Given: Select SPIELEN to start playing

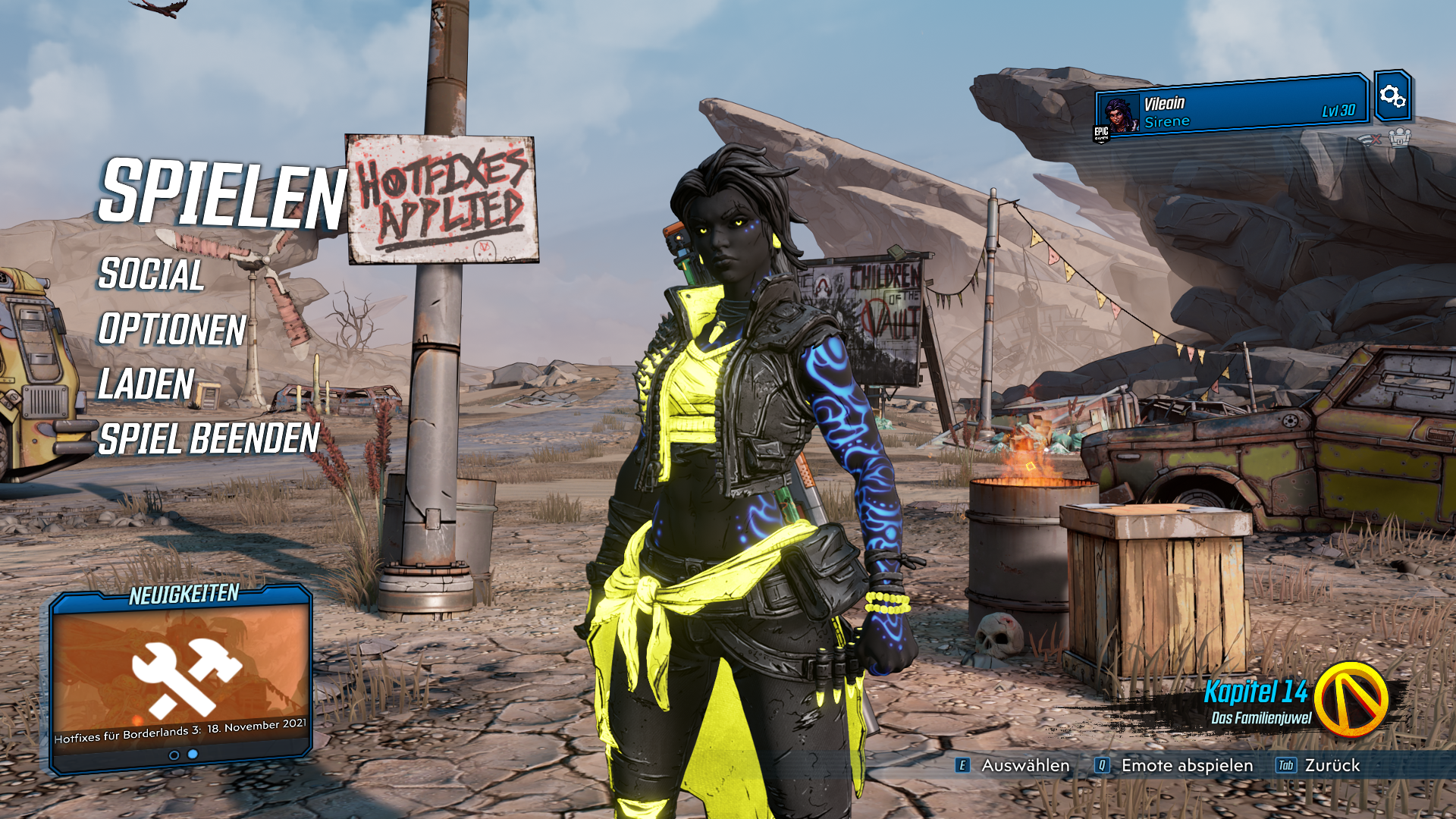Looking at the screenshot, I should click(x=221, y=193).
